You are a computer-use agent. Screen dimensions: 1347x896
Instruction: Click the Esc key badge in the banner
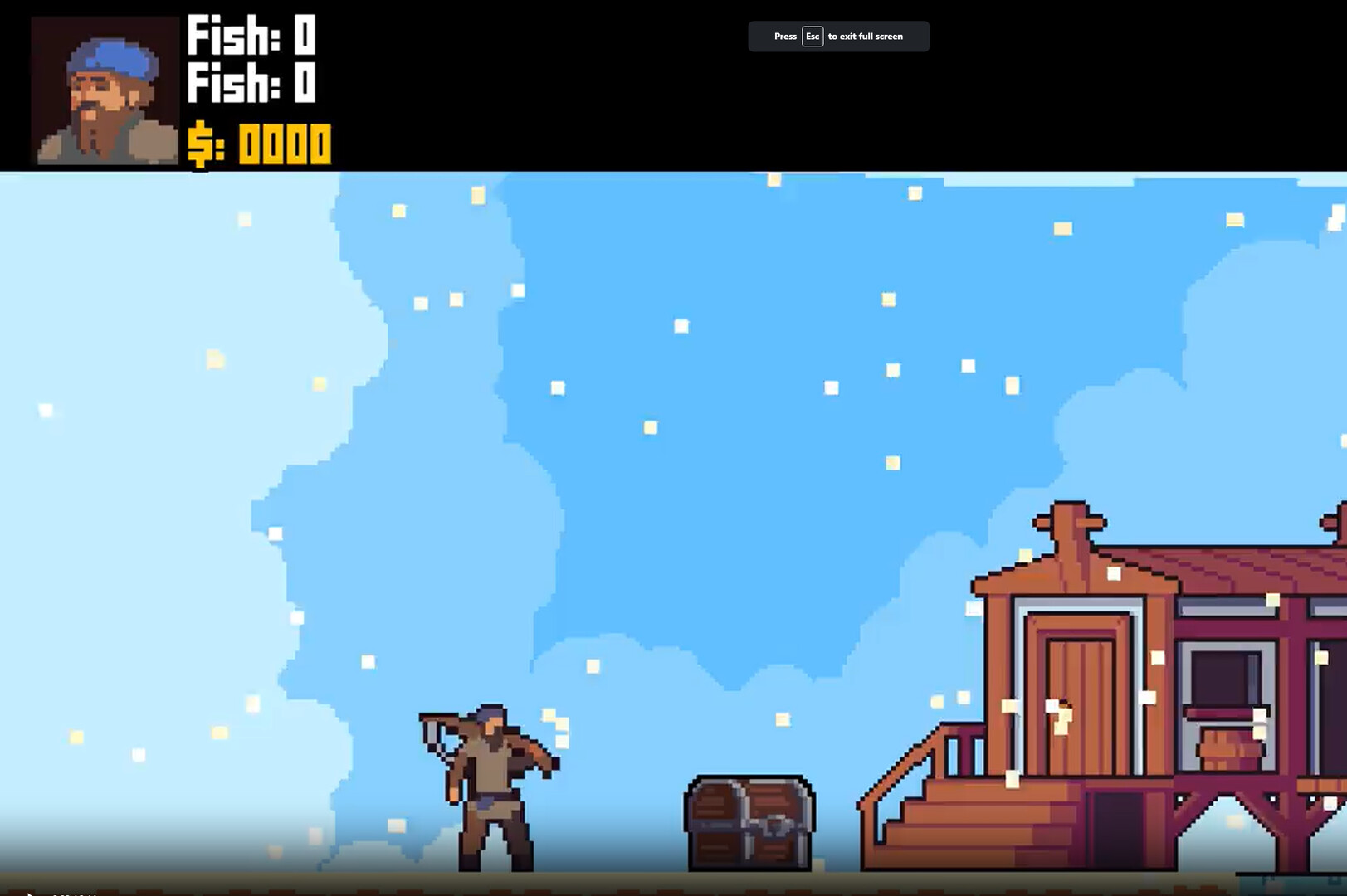coord(812,36)
